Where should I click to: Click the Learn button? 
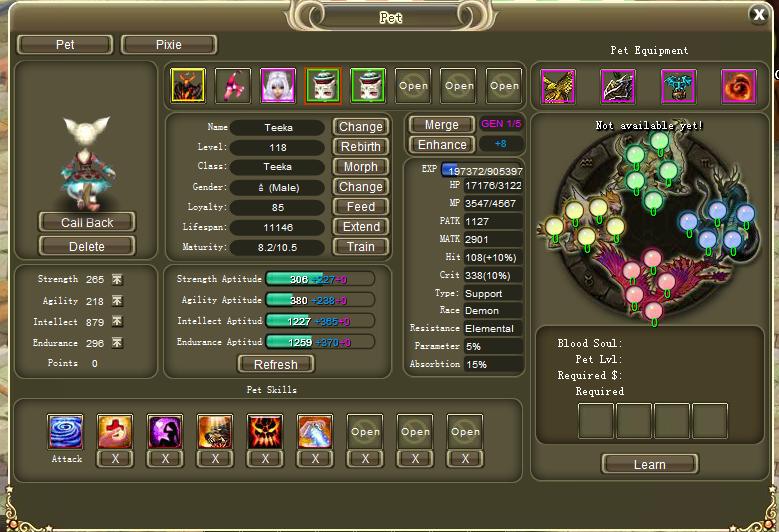click(x=649, y=464)
